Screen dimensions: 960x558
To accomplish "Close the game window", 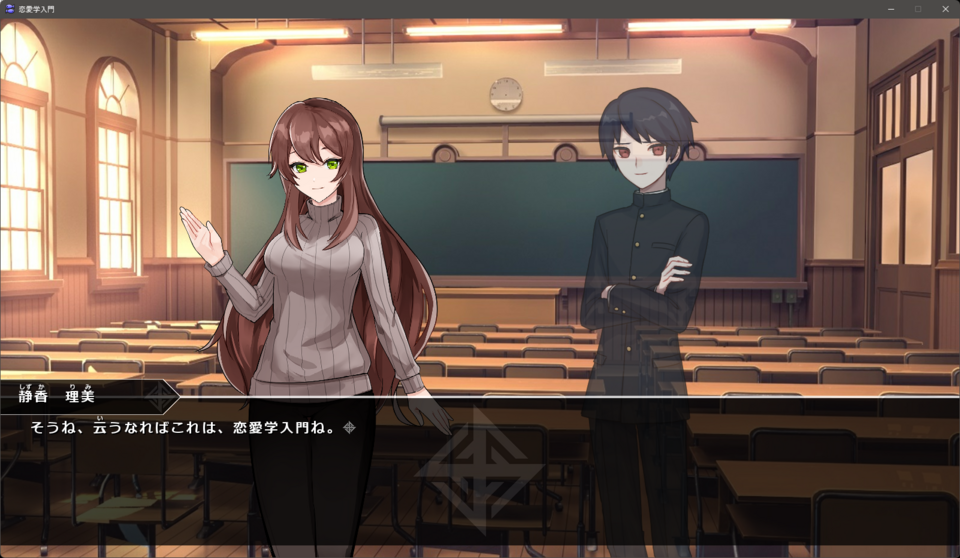I will click(x=945, y=9).
